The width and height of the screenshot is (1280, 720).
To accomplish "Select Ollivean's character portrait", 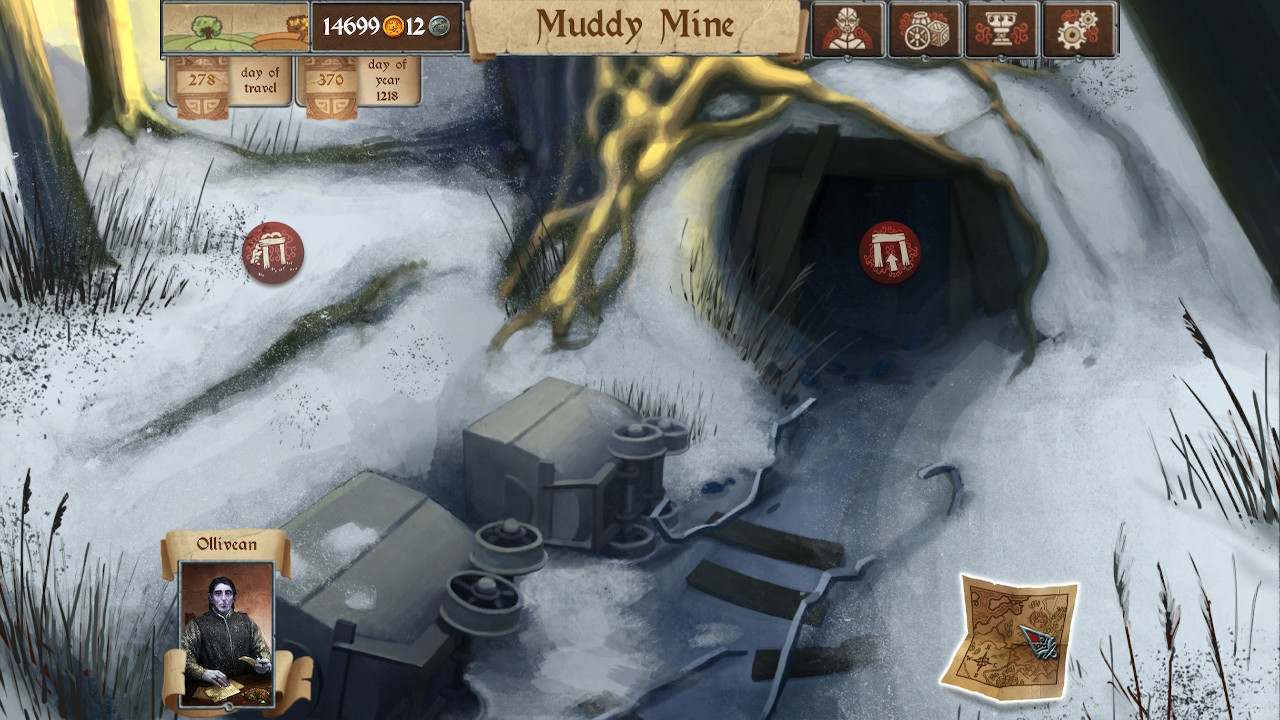I will pos(224,635).
